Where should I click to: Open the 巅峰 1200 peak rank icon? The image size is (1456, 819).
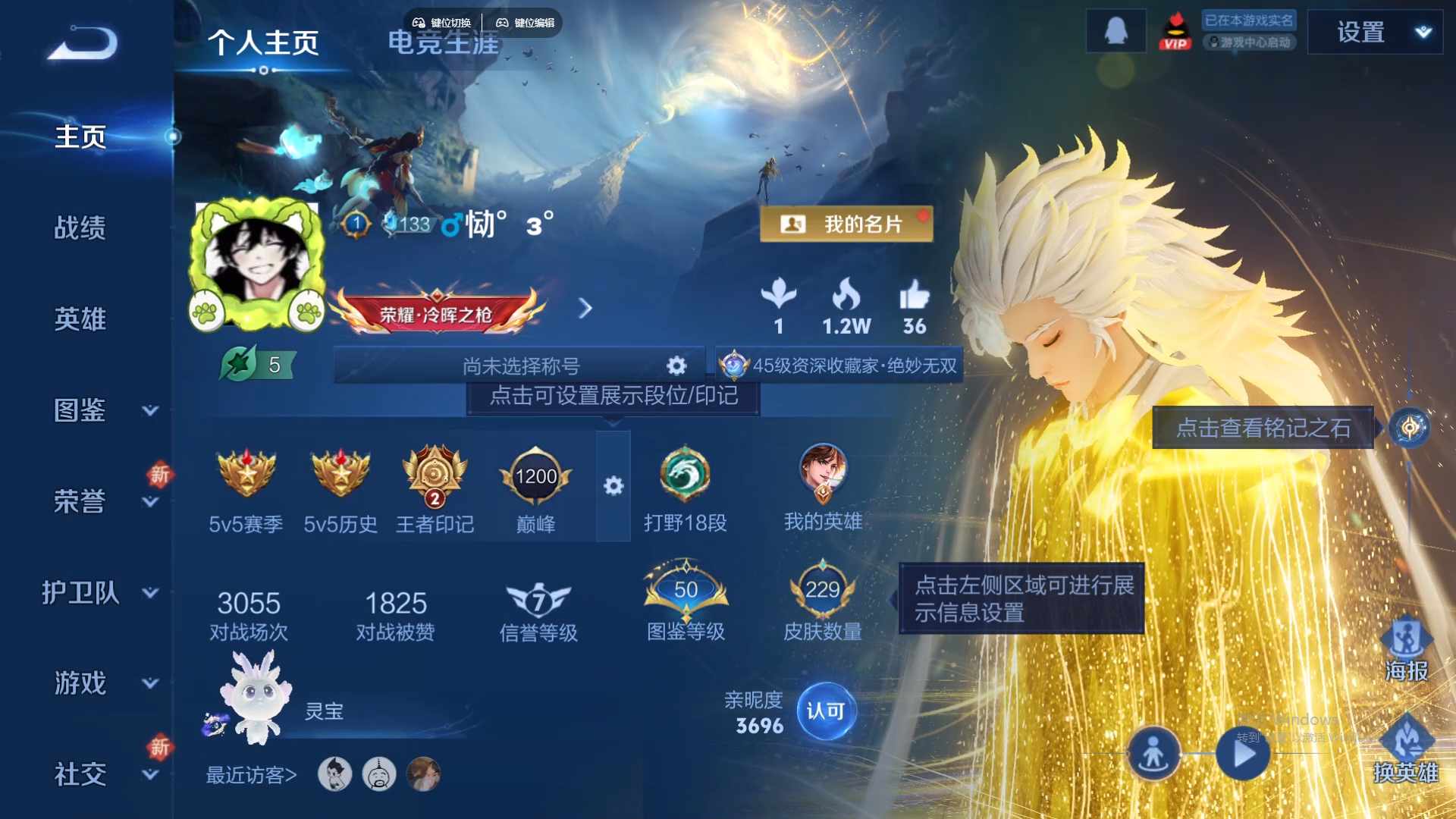(x=535, y=476)
